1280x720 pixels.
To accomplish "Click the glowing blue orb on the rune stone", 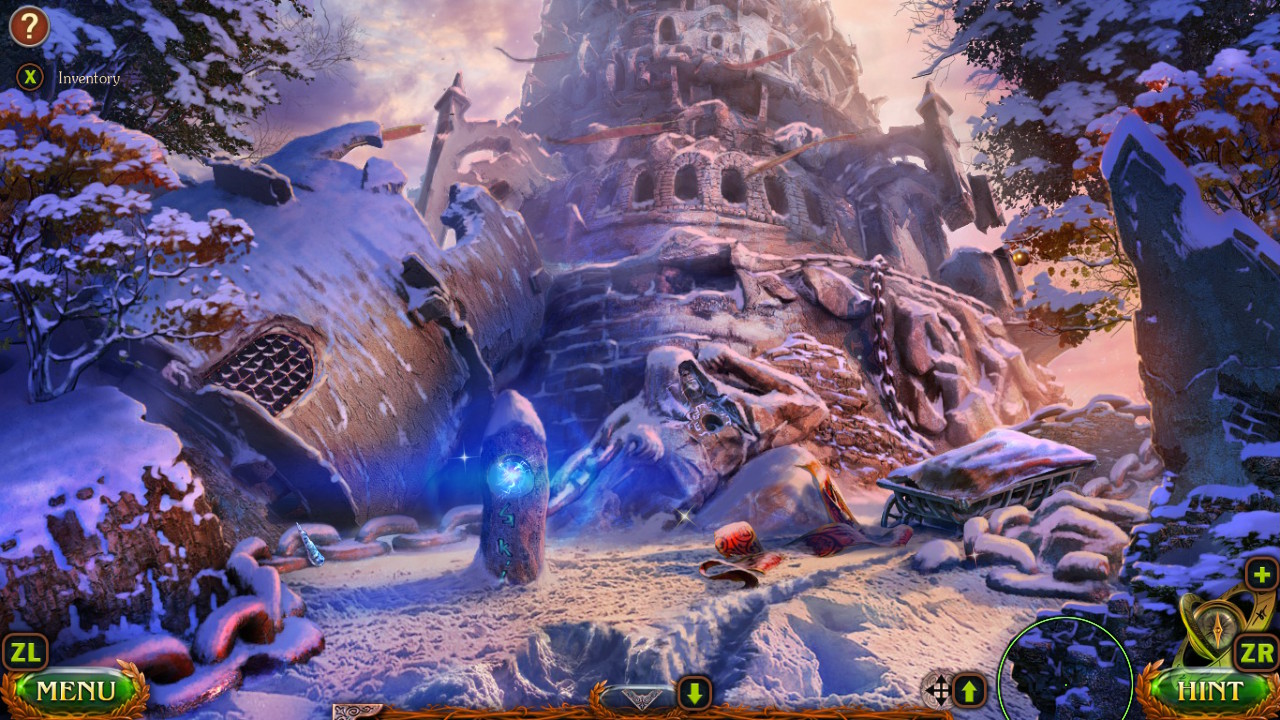I will pos(511,475).
